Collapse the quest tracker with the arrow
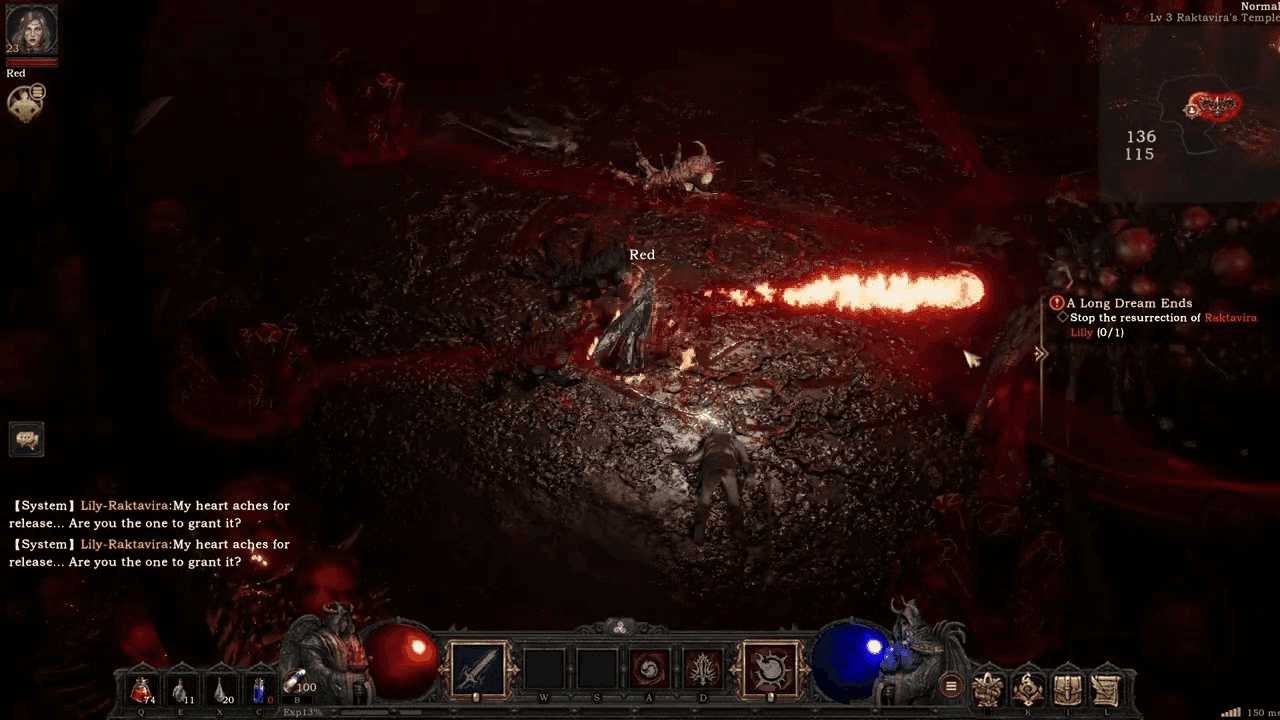This screenshot has width=1280, height=720. (x=1040, y=353)
